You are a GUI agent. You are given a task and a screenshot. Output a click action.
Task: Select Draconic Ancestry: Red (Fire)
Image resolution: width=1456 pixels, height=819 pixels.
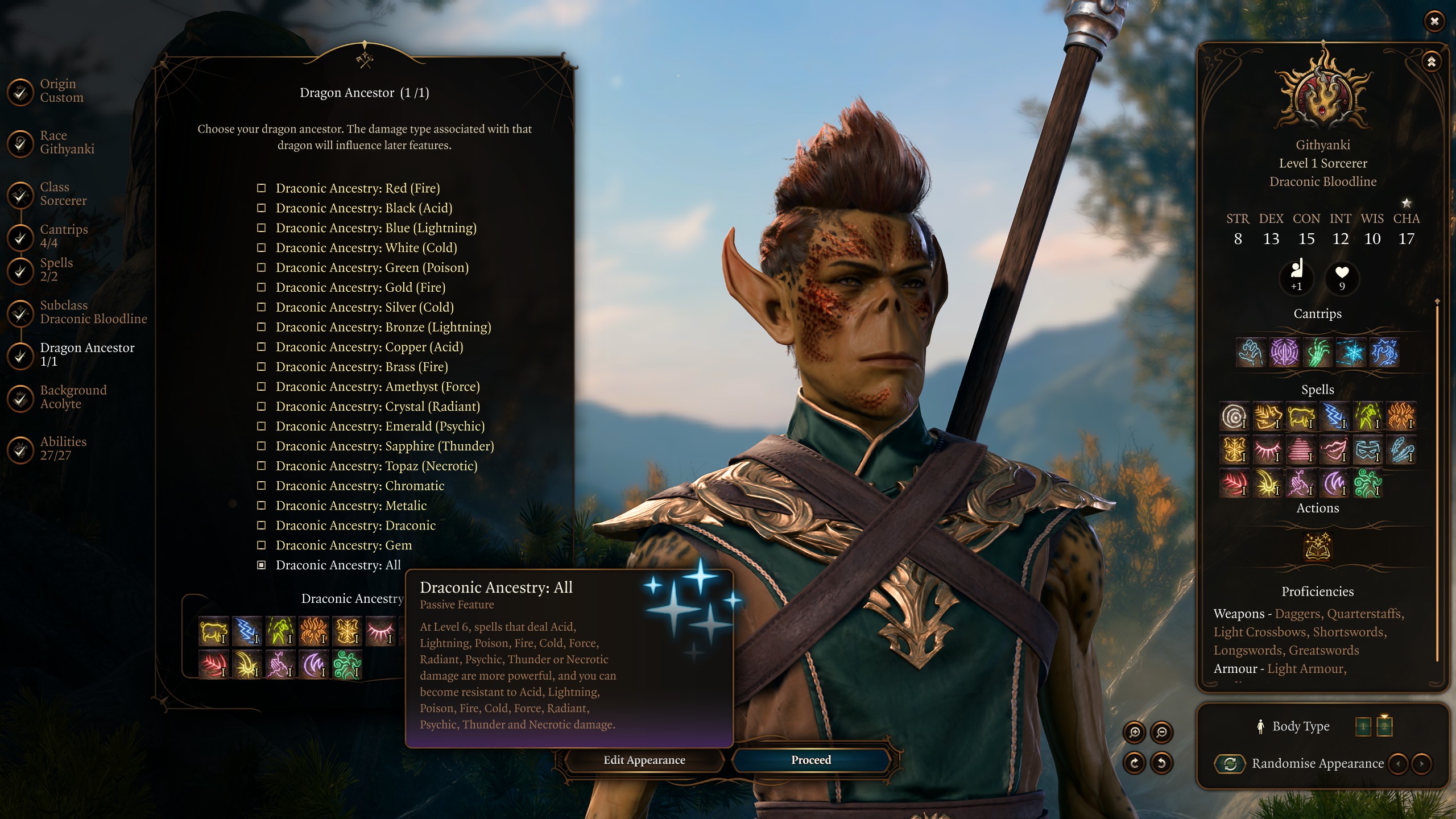[x=357, y=188]
